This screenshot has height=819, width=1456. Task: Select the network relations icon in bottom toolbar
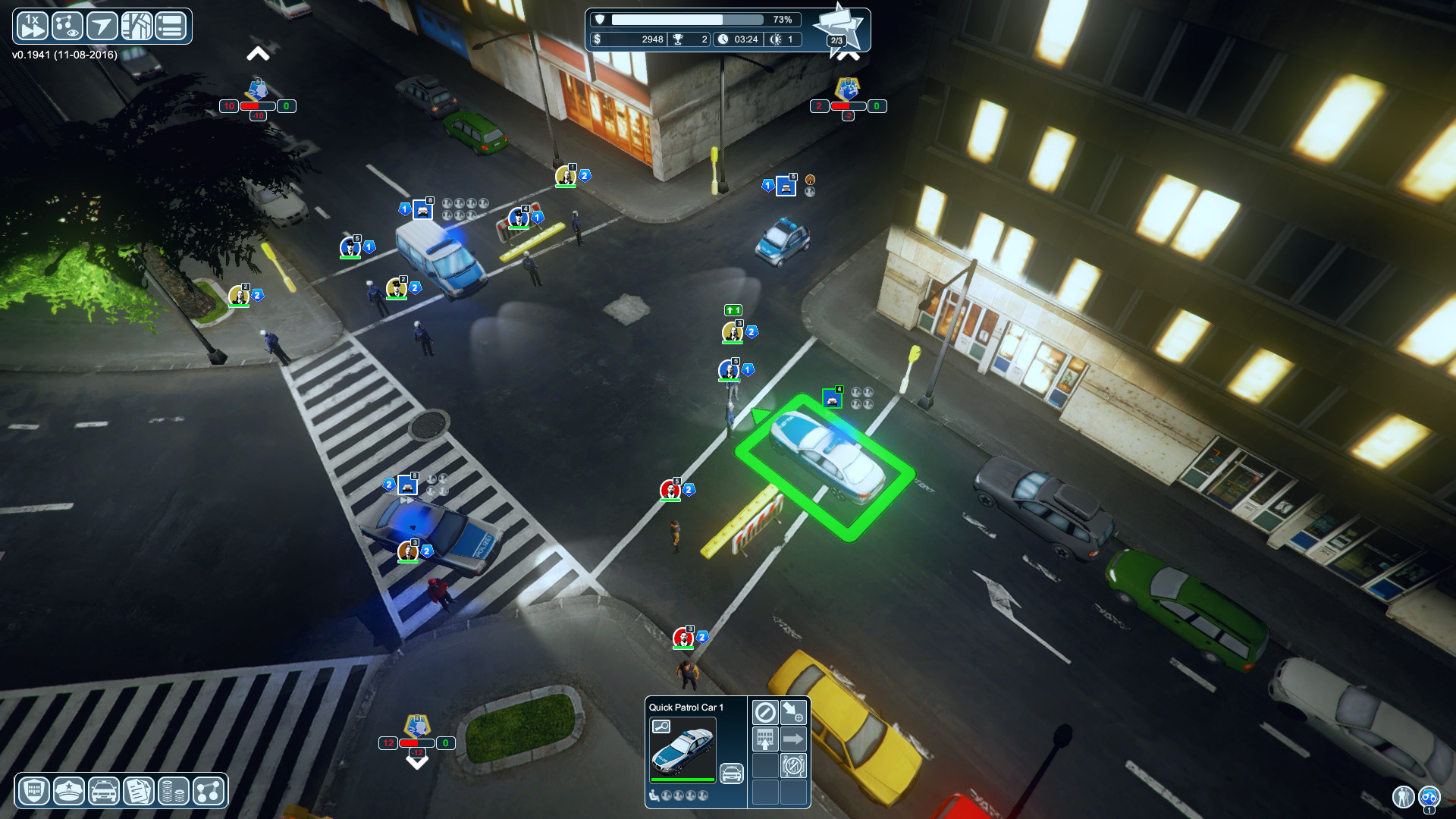coord(207,791)
